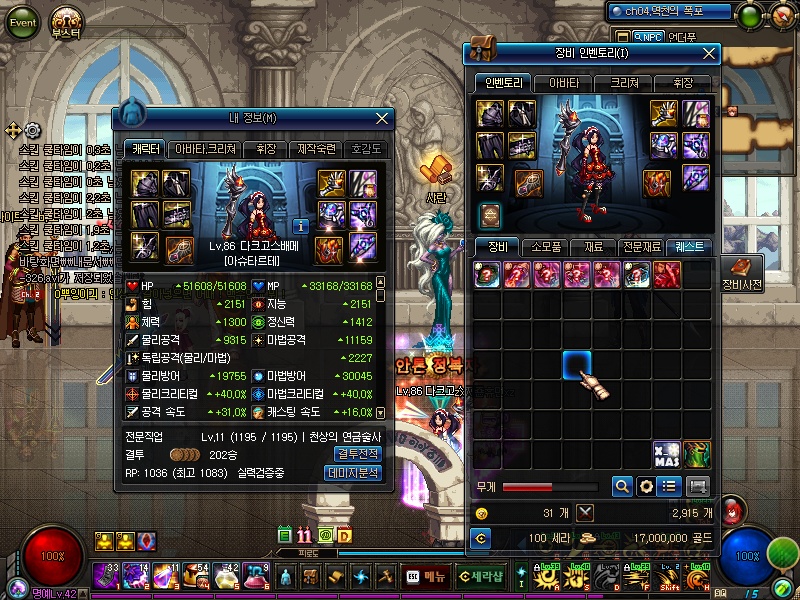Image resolution: width=800 pixels, height=600 pixels.
Task: Click the magnifying glass search button in inventory
Action: click(622, 486)
